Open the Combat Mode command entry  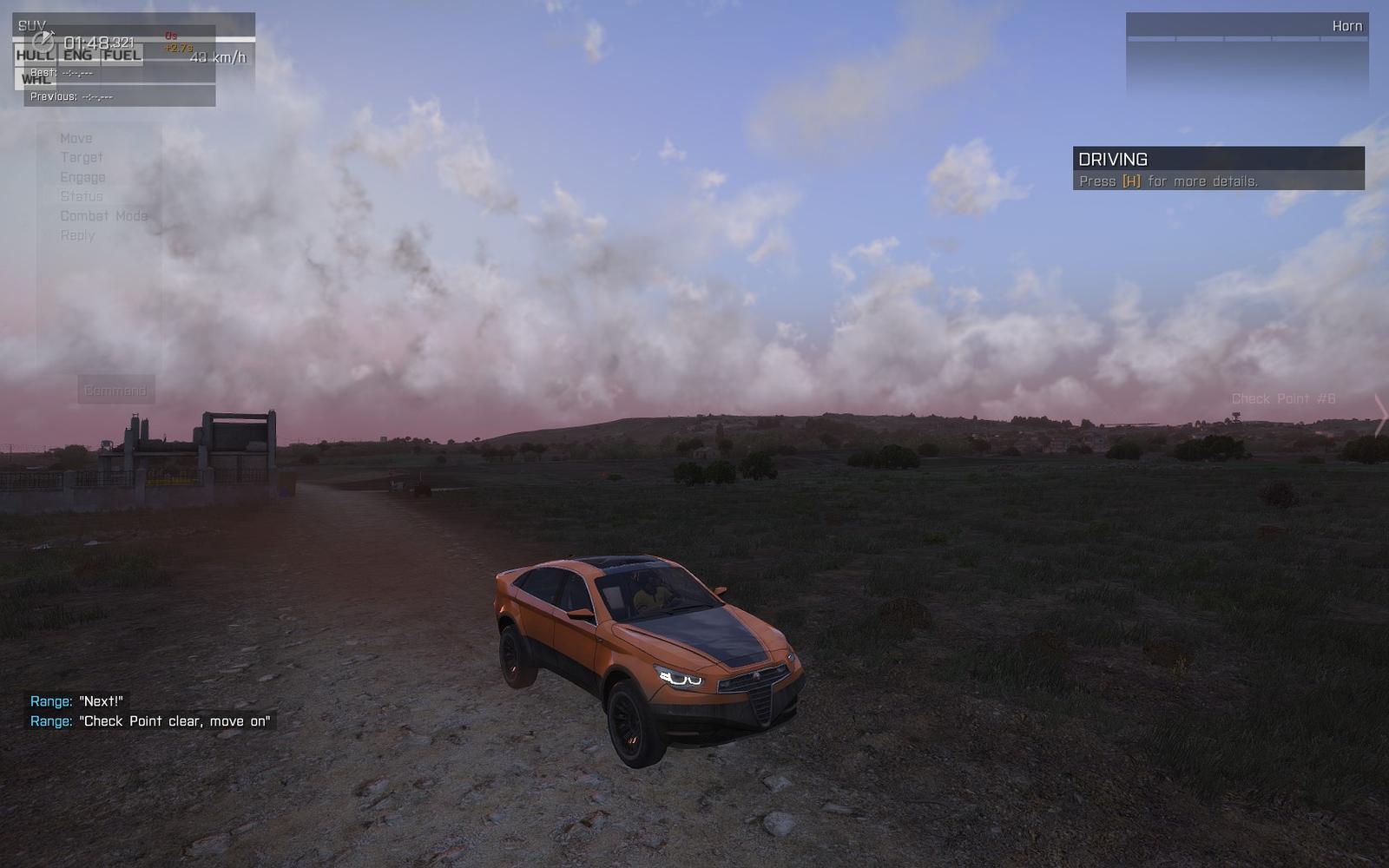pyautogui.click(x=103, y=215)
